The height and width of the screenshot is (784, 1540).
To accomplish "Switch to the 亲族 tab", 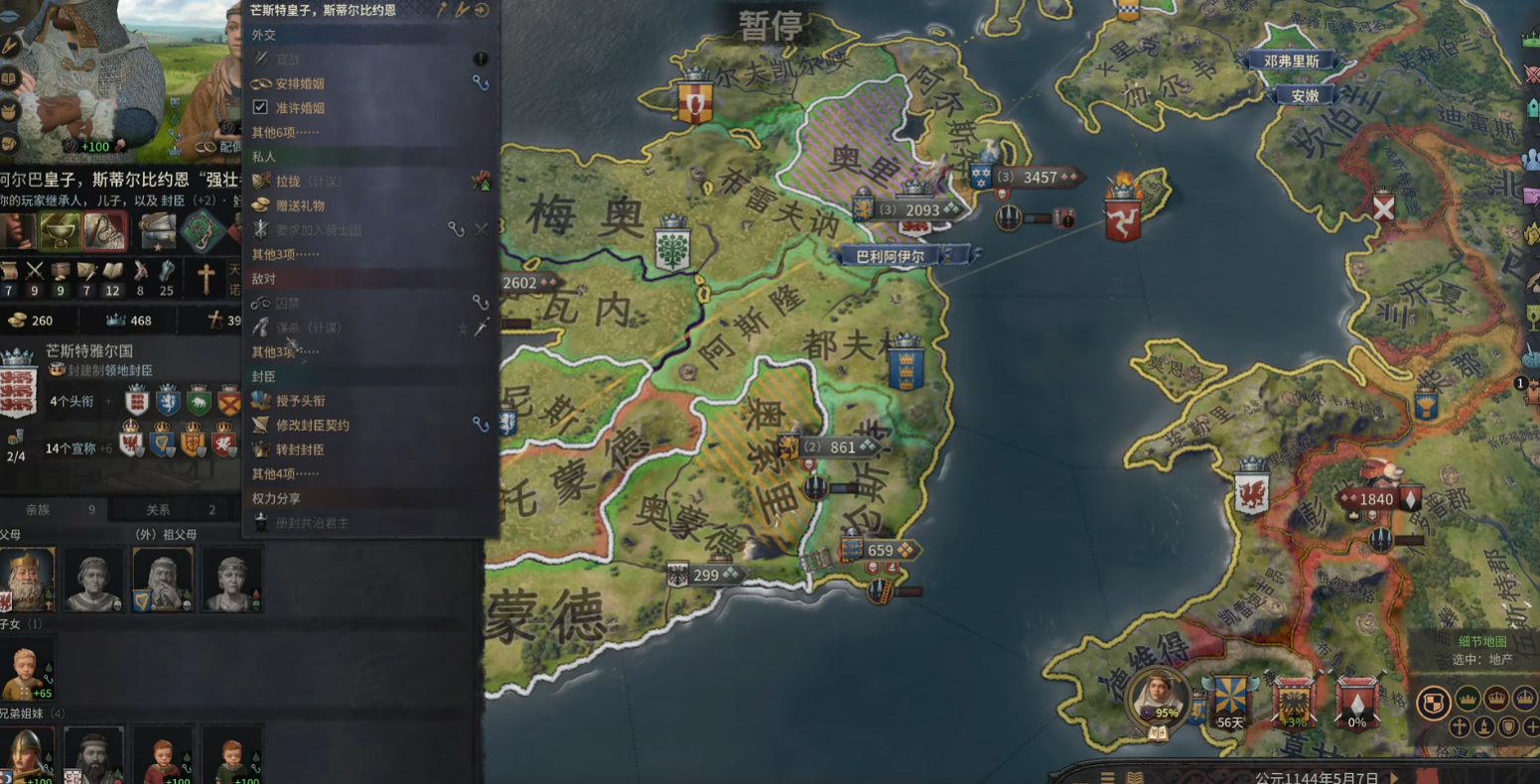I will (40, 510).
